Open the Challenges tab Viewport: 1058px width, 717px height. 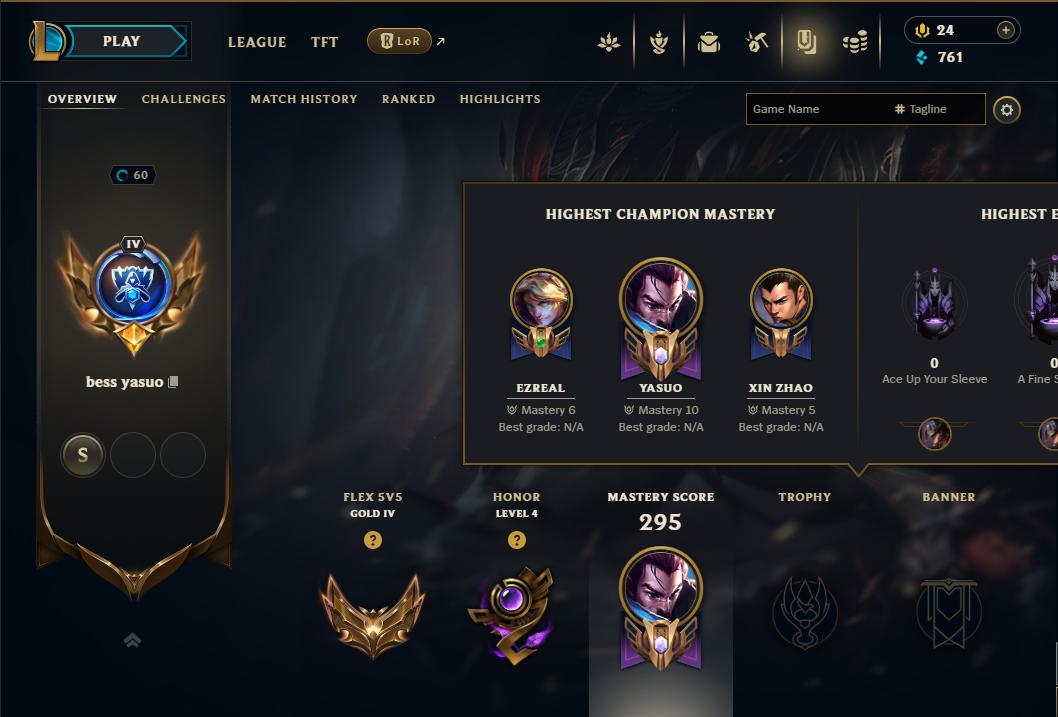point(184,99)
